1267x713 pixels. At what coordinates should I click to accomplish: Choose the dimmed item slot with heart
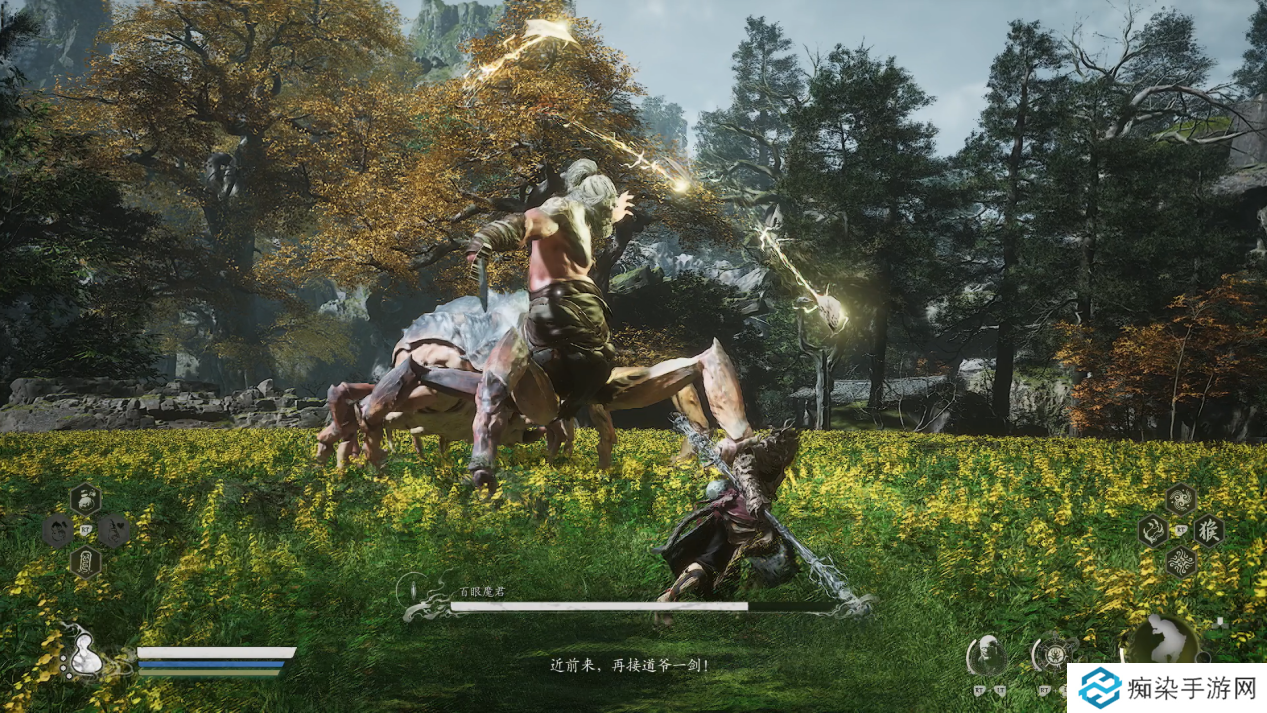pos(113,530)
